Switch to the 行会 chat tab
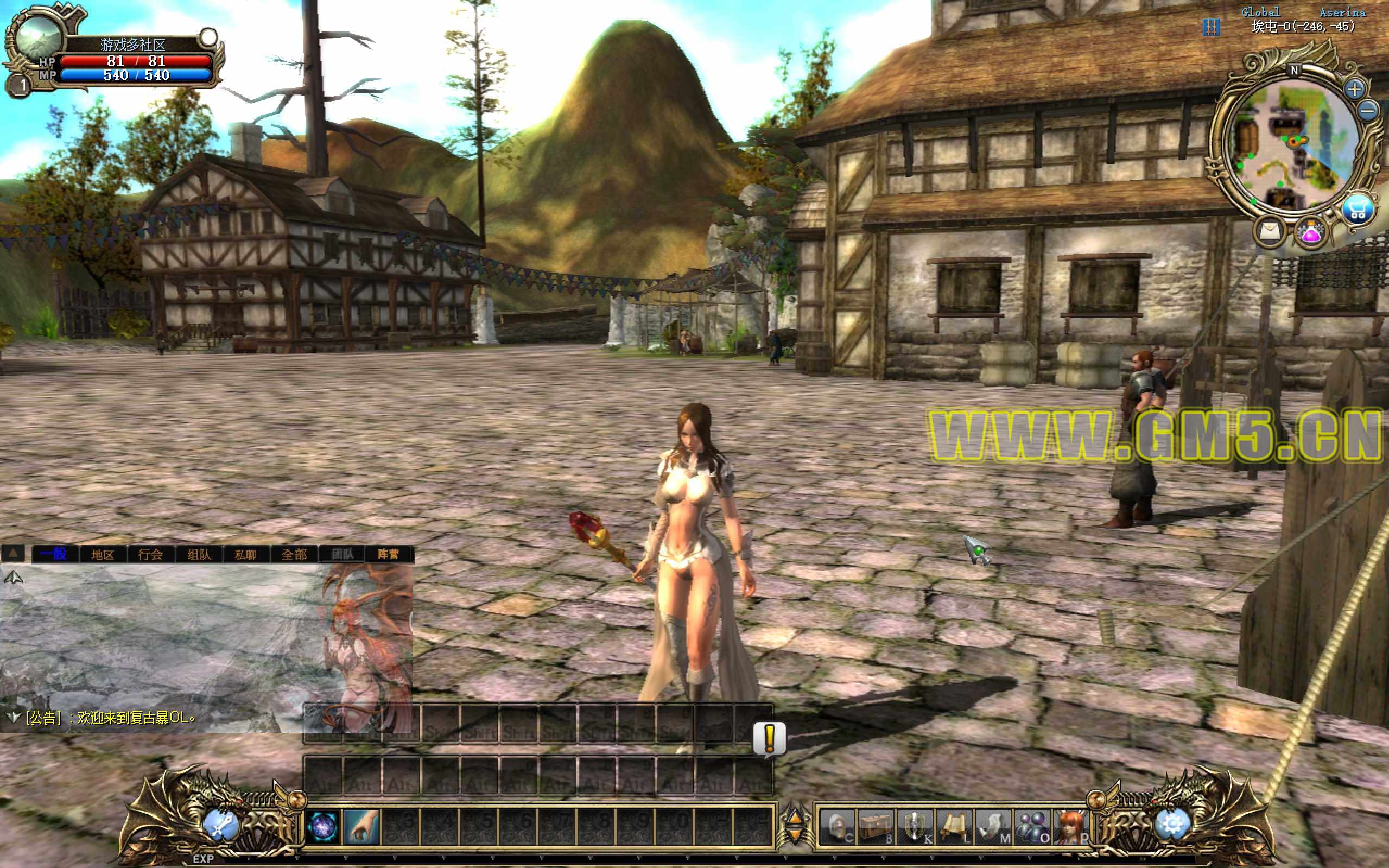Image resolution: width=1389 pixels, height=868 pixels. click(150, 554)
